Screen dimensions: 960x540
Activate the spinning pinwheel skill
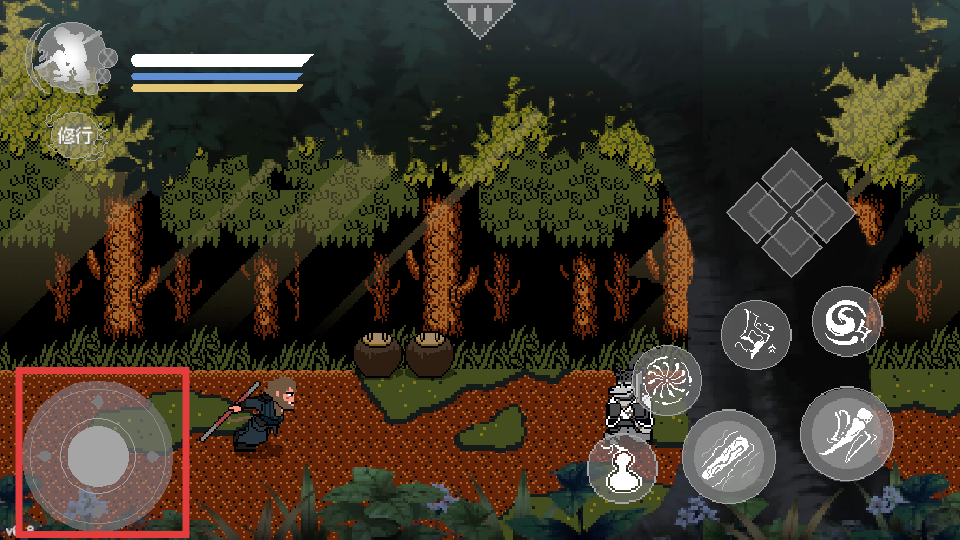(x=667, y=380)
